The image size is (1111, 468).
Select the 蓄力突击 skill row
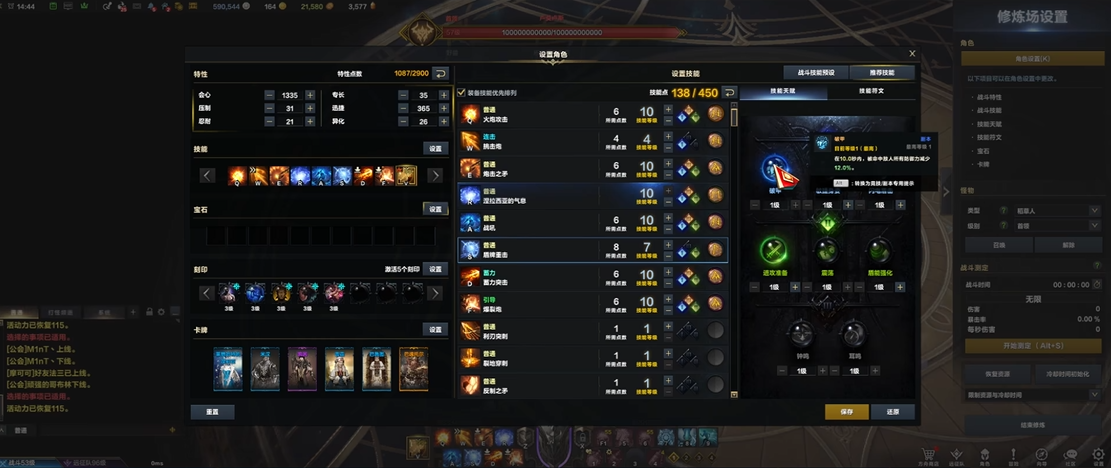click(x=530, y=275)
